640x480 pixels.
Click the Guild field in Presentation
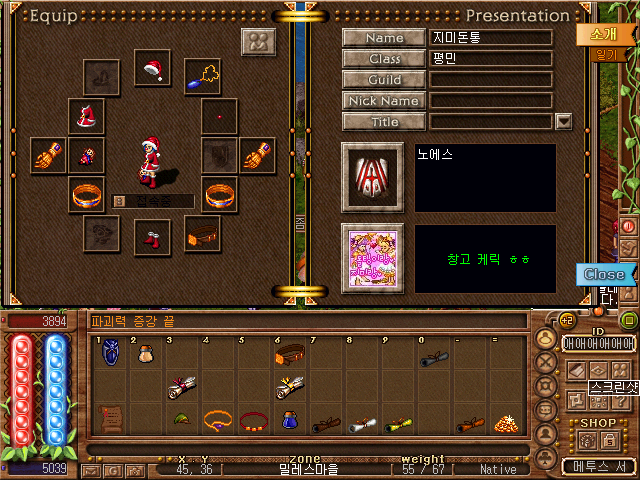[x=491, y=80]
